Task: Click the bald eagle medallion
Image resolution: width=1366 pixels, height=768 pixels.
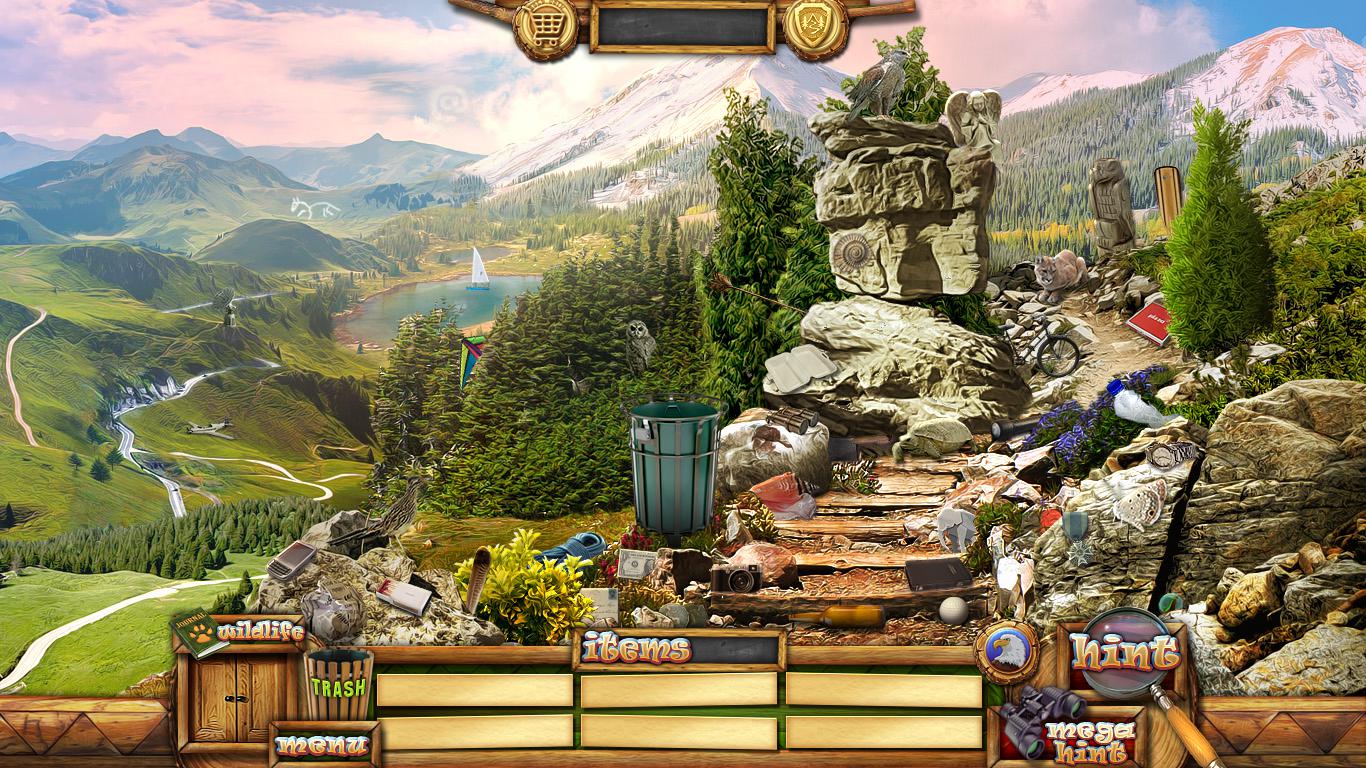Action: [1007, 652]
